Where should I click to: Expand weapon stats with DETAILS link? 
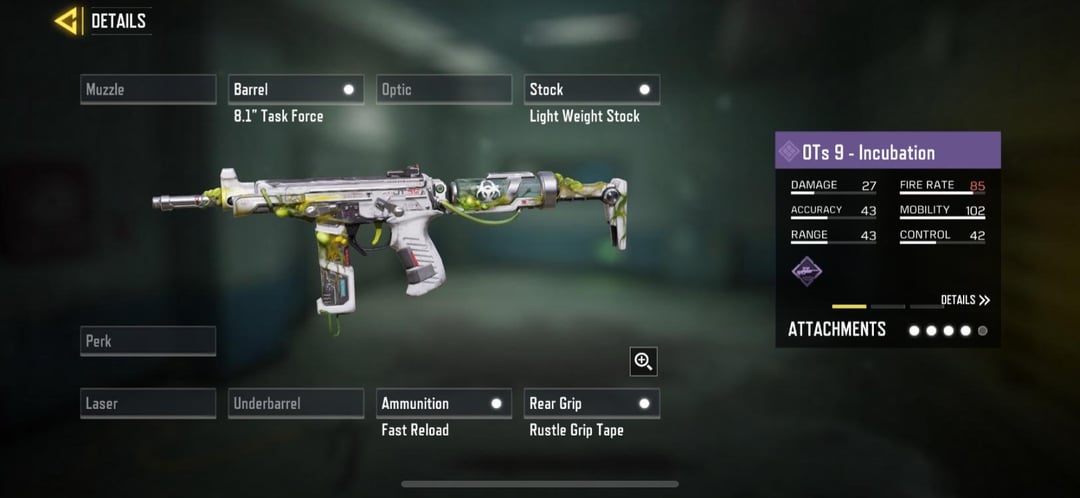point(965,300)
